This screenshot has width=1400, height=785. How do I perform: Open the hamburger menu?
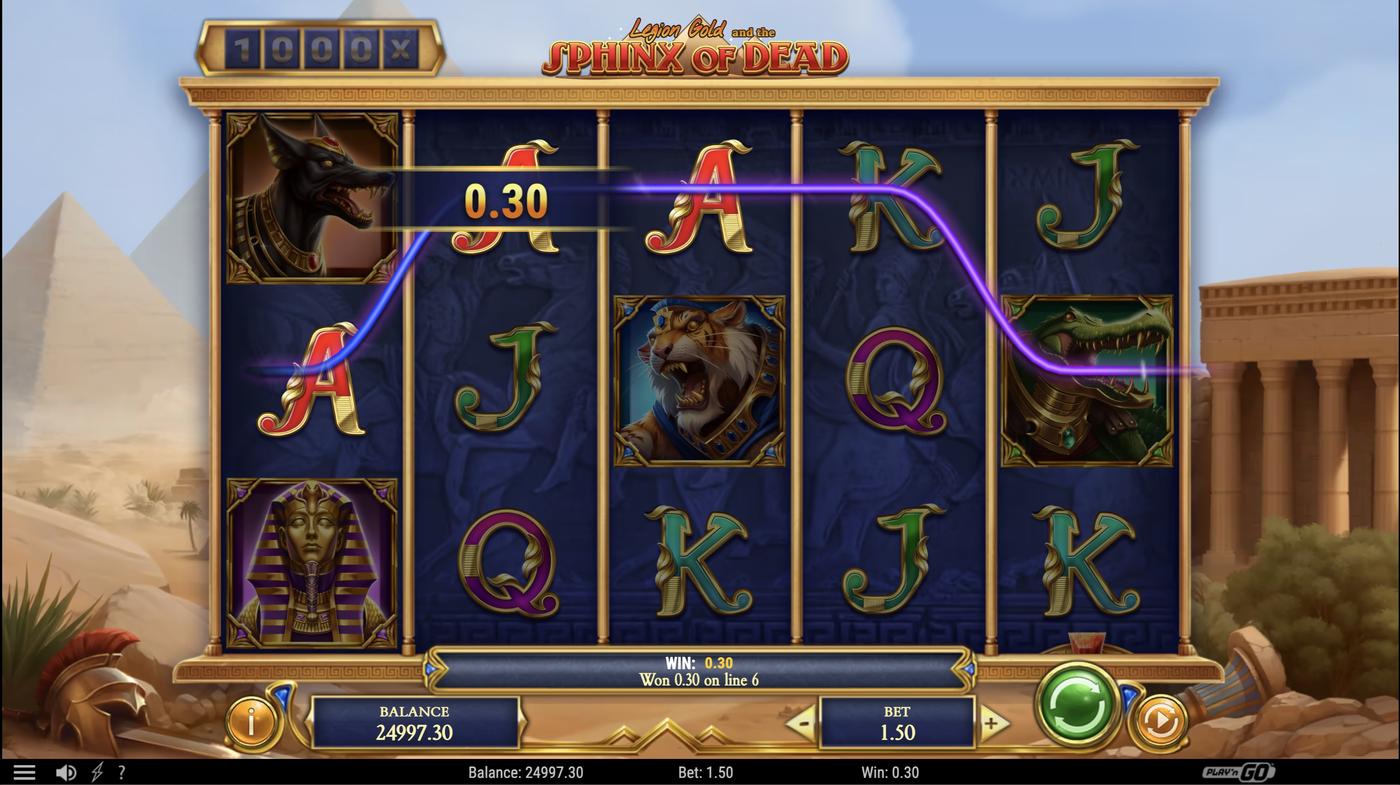click(24, 772)
